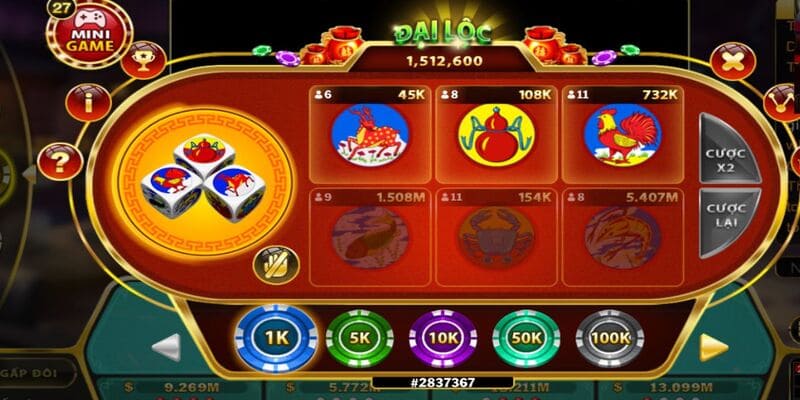Show the info button details
The width and height of the screenshot is (800, 400).
tap(87, 101)
